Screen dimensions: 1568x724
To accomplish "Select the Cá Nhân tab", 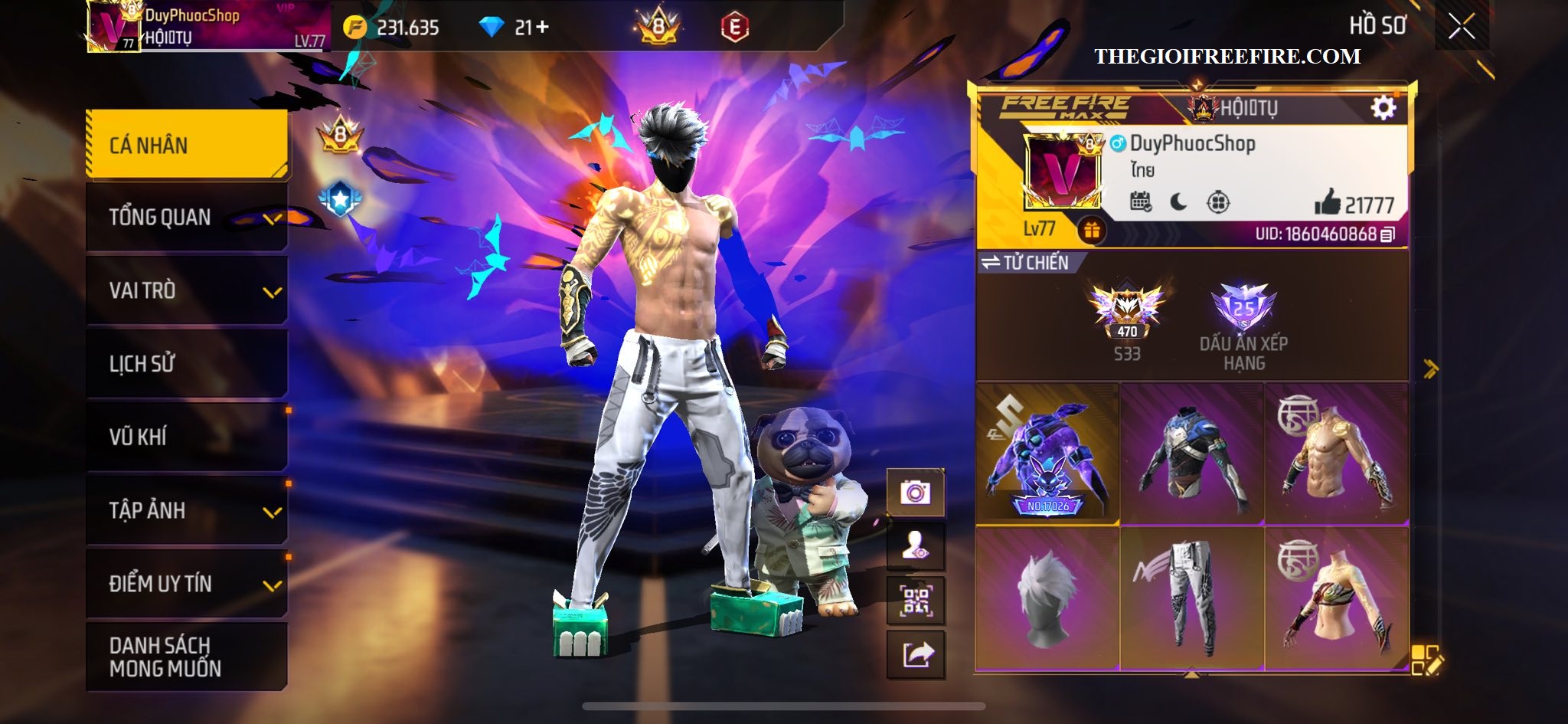I will pos(187,145).
